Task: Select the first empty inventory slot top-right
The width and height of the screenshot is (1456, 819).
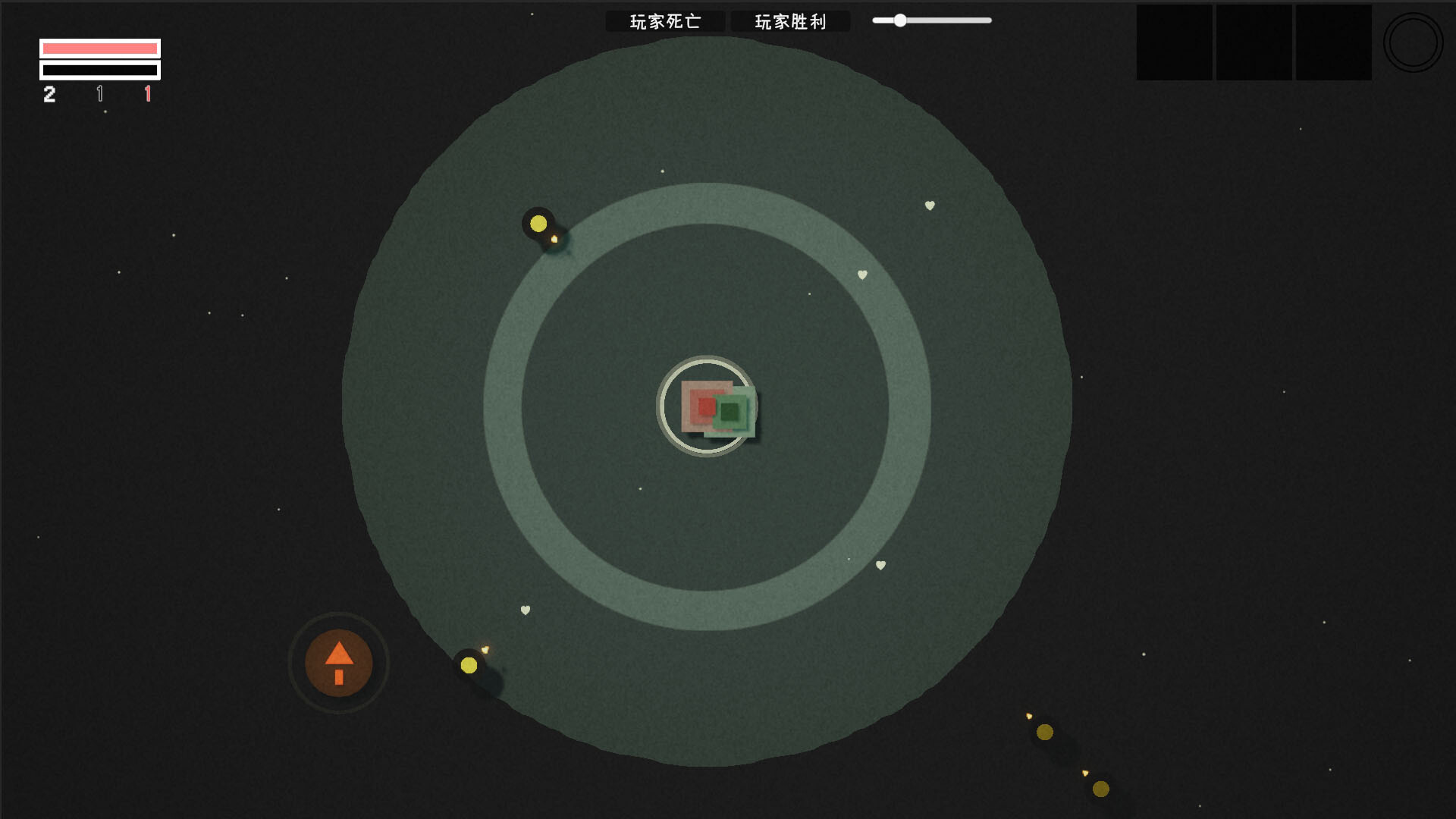Action: 1175,42
